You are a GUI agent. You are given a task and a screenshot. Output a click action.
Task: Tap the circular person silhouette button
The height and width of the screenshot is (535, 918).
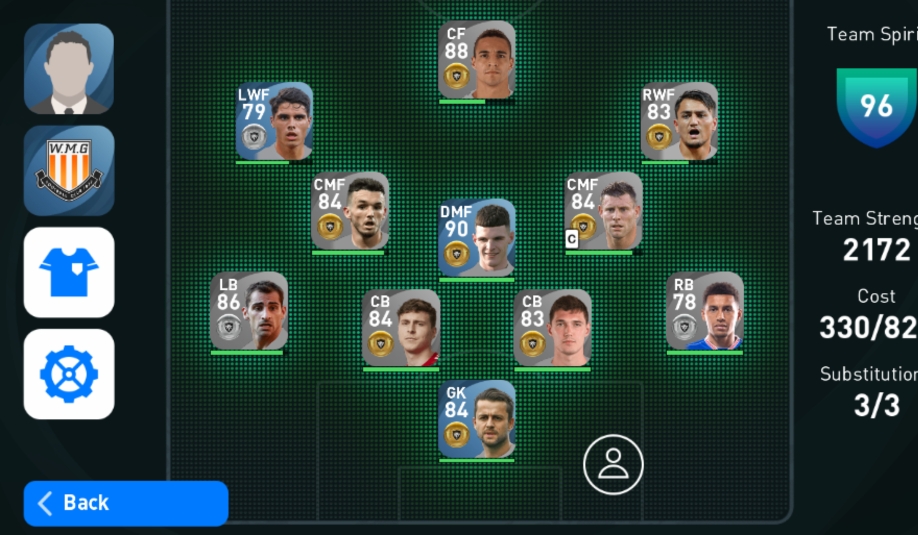[613, 464]
